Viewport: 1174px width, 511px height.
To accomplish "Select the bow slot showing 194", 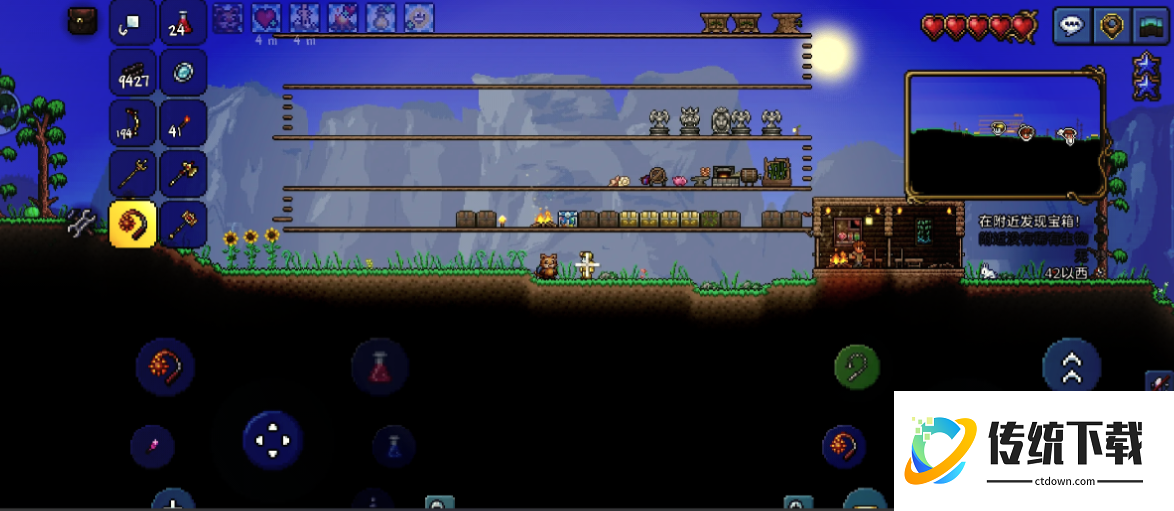I will coord(133,123).
